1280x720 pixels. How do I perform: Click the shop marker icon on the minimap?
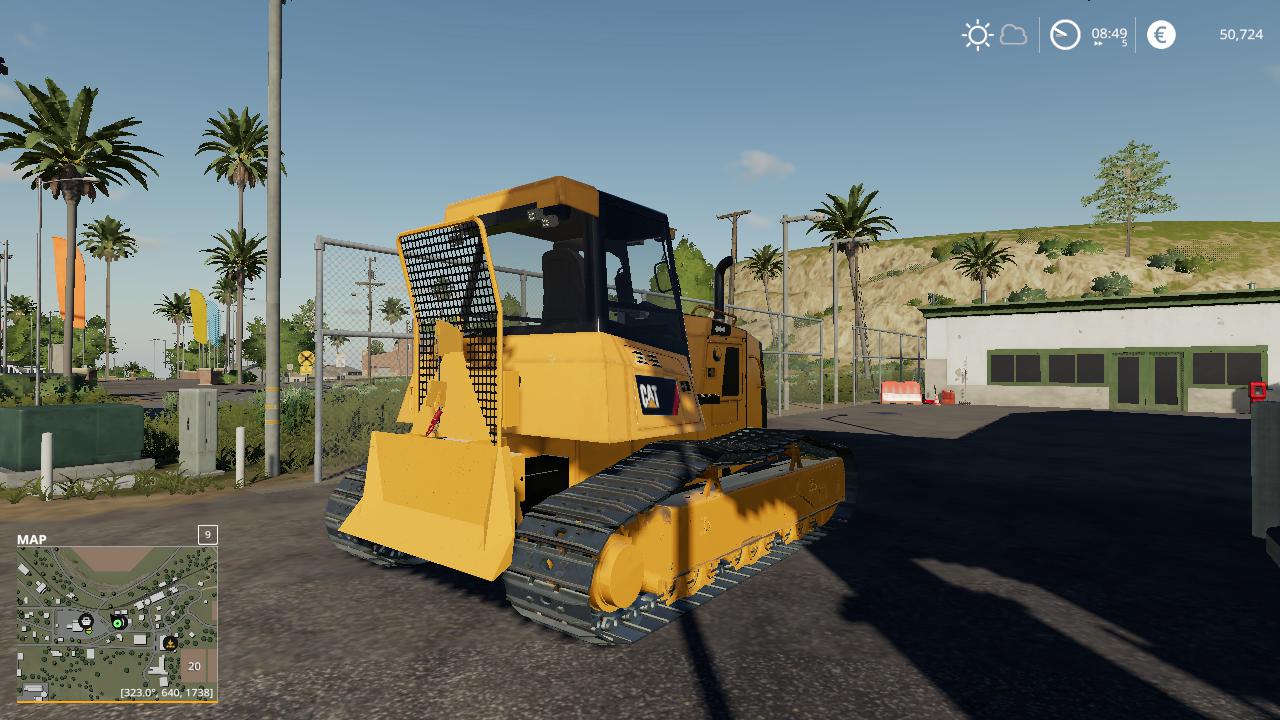[x=86, y=619]
